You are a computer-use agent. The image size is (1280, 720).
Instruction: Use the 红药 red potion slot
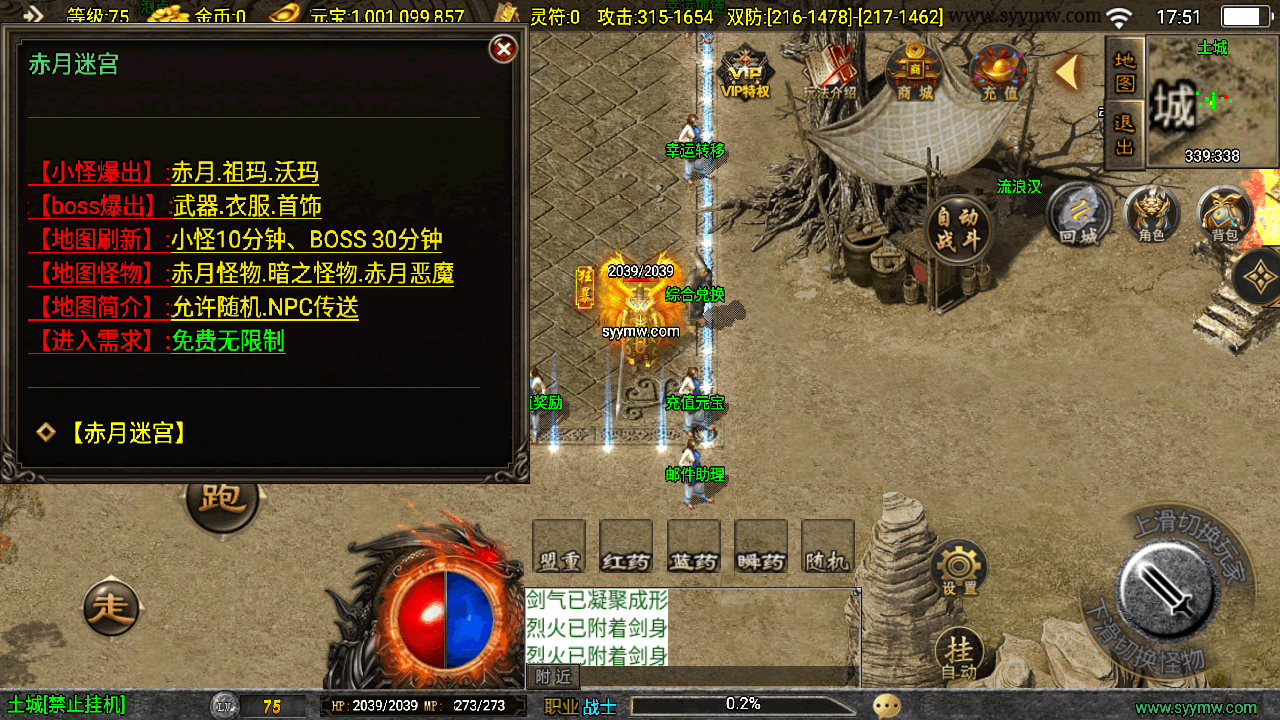click(626, 547)
